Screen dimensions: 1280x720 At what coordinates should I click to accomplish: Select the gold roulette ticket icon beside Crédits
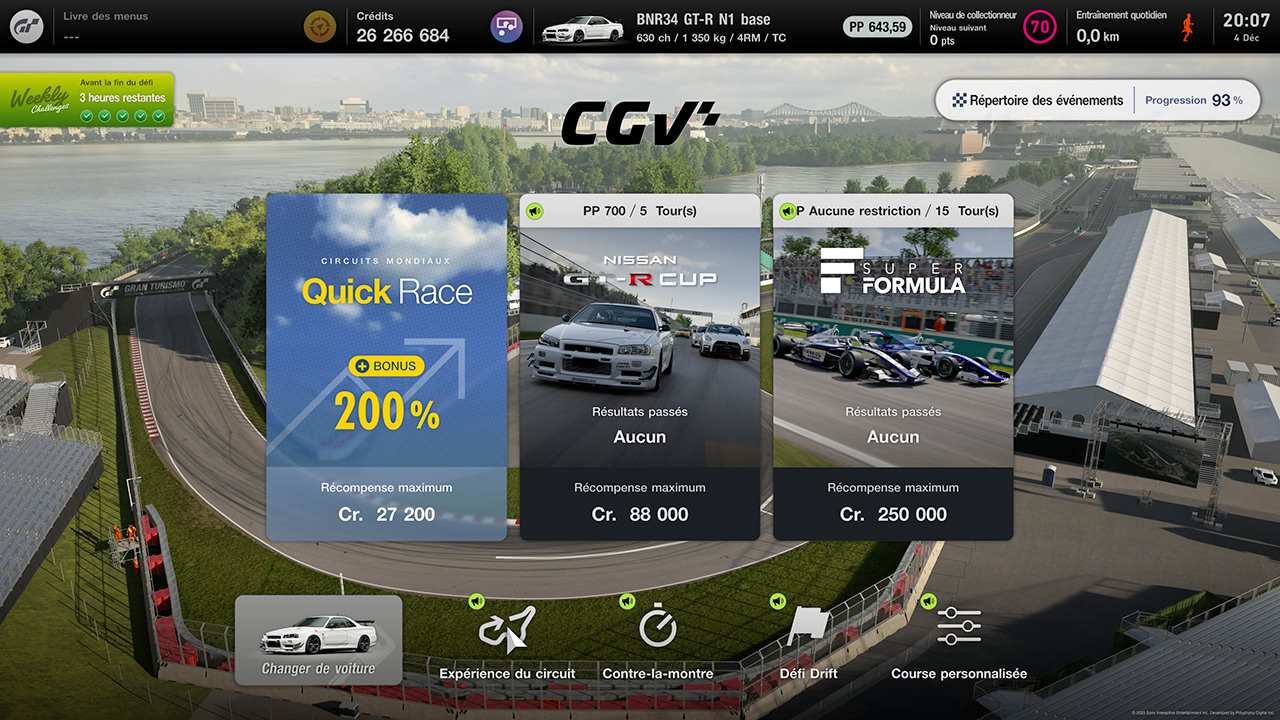coord(319,26)
